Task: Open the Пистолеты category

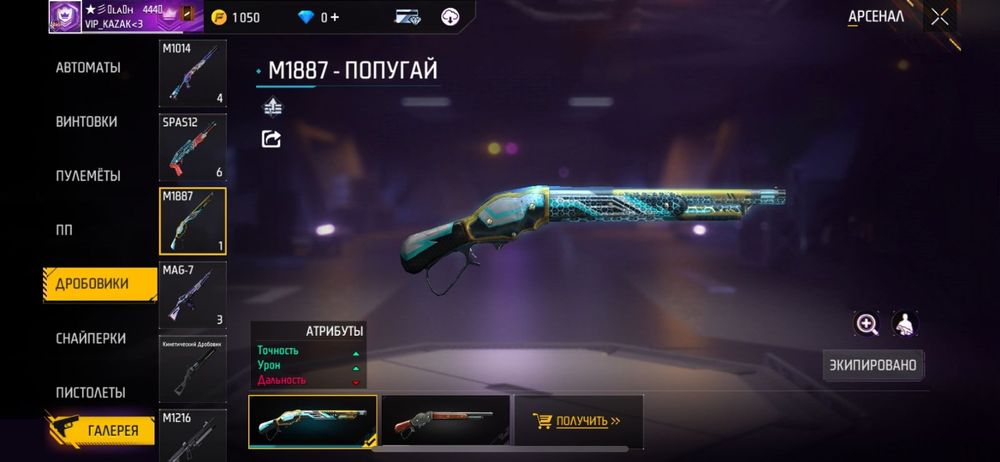Action: [x=90, y=392]
